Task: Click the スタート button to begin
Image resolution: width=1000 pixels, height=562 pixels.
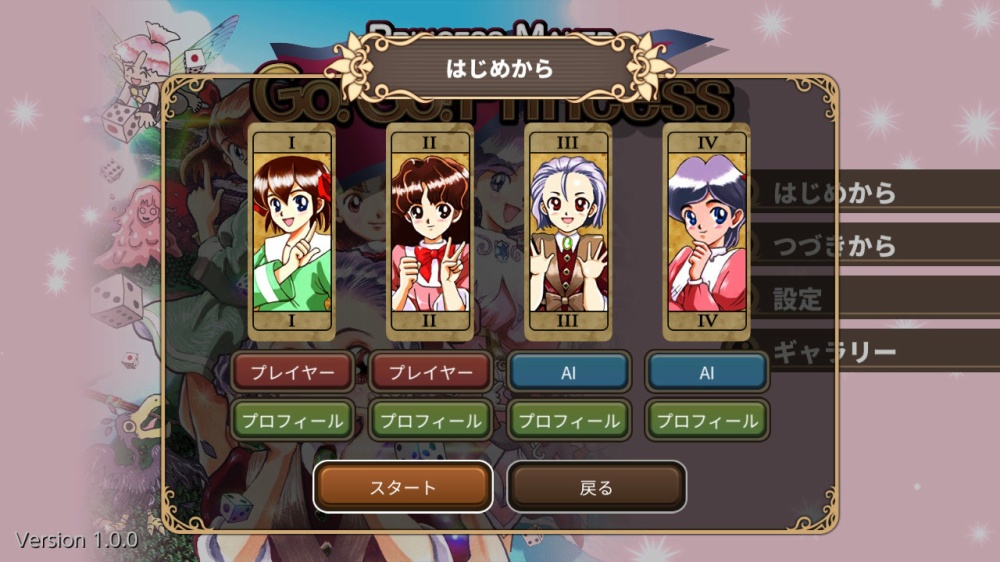Action: click(x=403, y=487)
